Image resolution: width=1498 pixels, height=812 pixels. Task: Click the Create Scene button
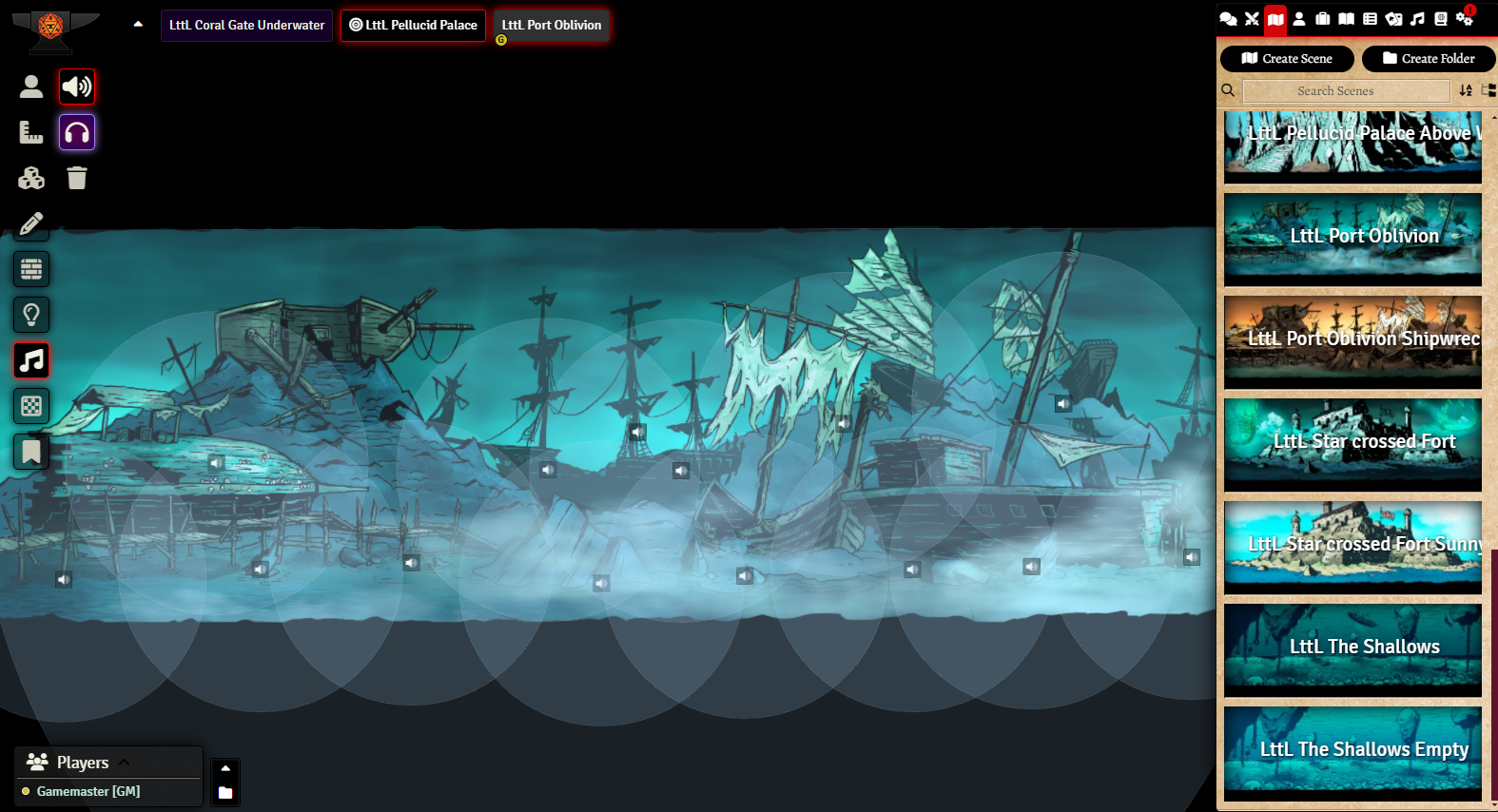(x=1287, y=59)
